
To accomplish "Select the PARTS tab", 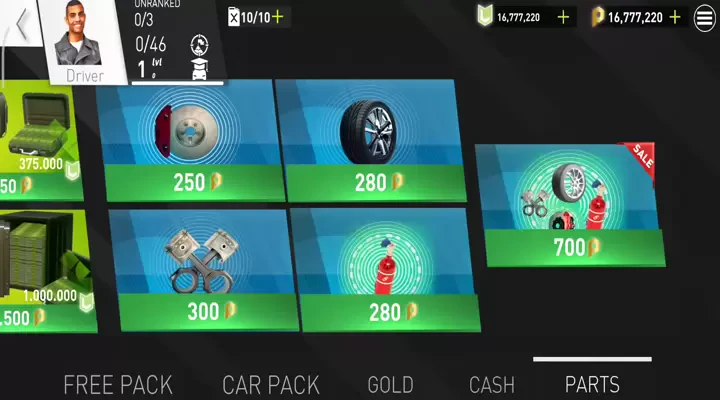I will pyautogui.click(x=592, y=384).
